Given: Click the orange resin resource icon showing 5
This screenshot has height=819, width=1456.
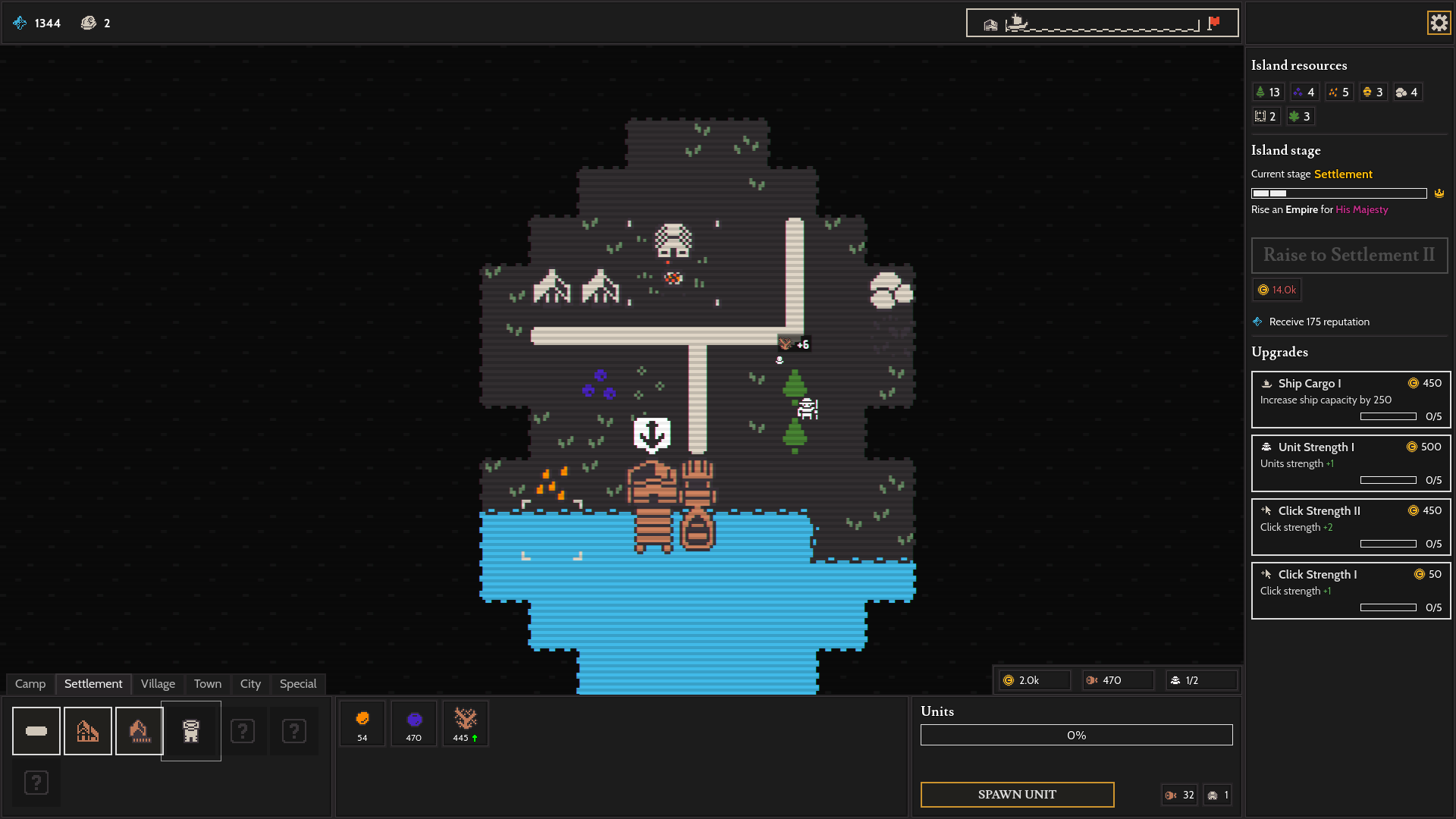Looking at the screenshot, I should tap(1337, 92).
